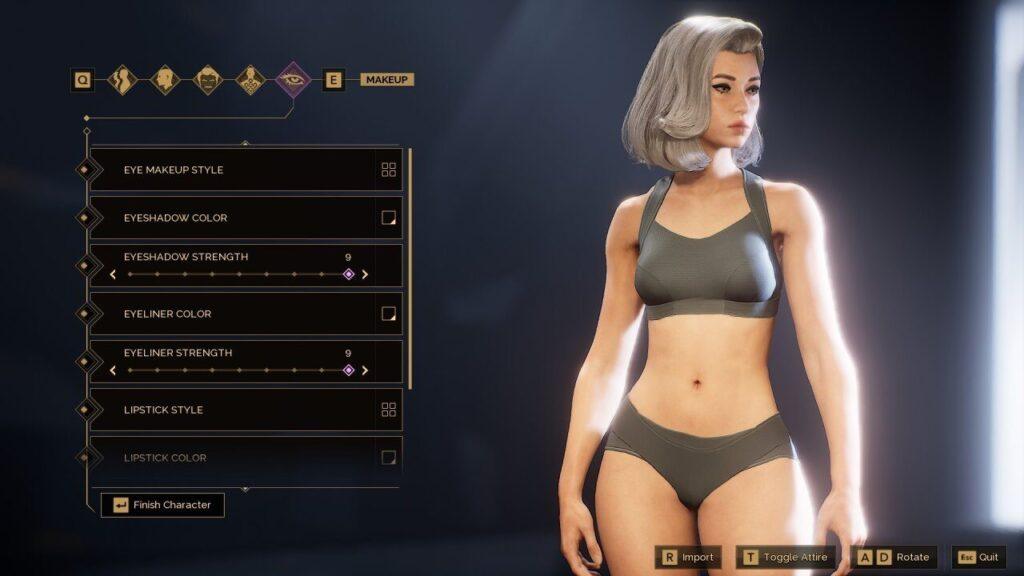Increase Eyeliner Strength with the right arrow

click(x=365, y=370)
